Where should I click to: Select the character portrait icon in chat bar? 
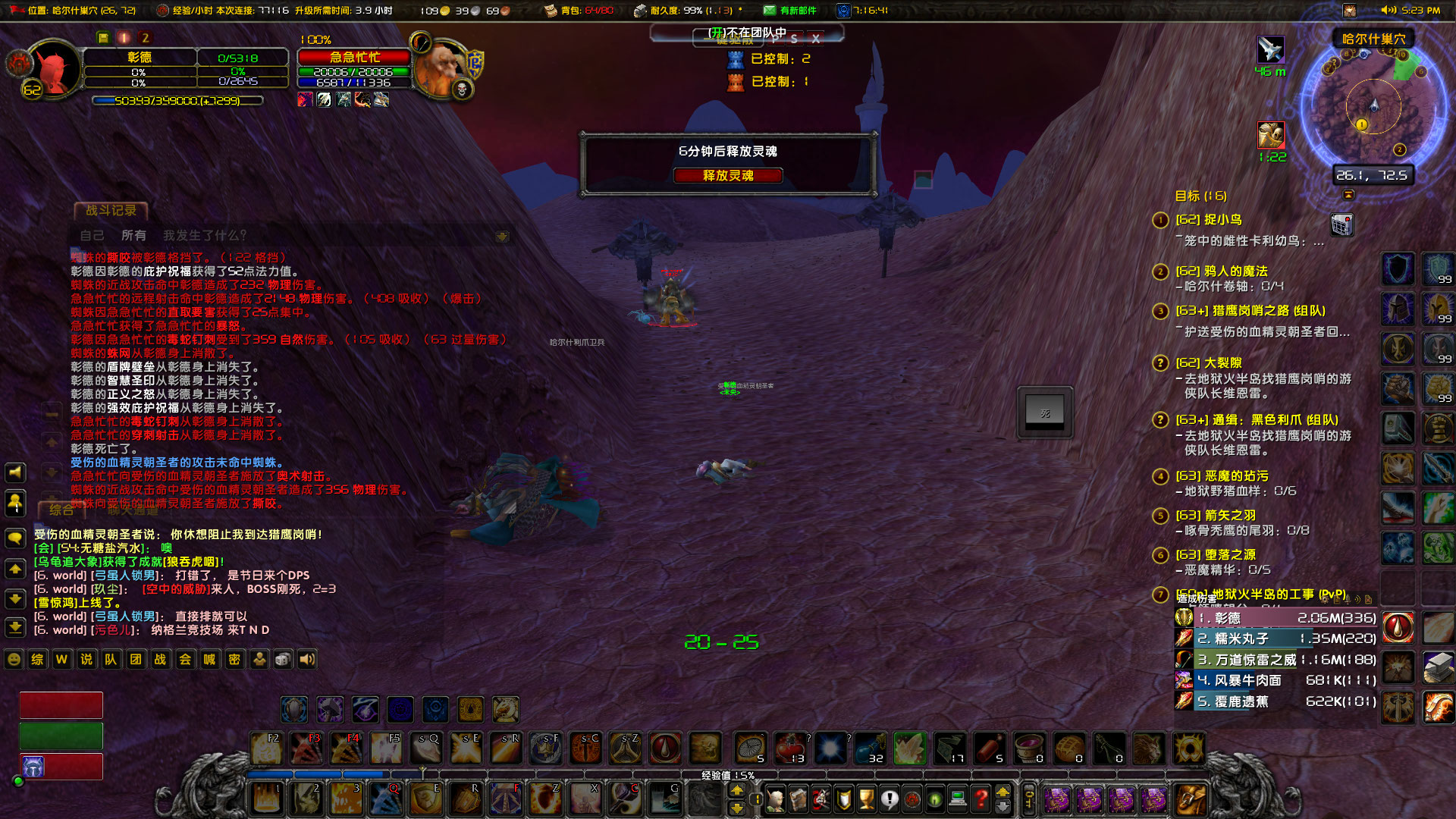pos(259,659)
